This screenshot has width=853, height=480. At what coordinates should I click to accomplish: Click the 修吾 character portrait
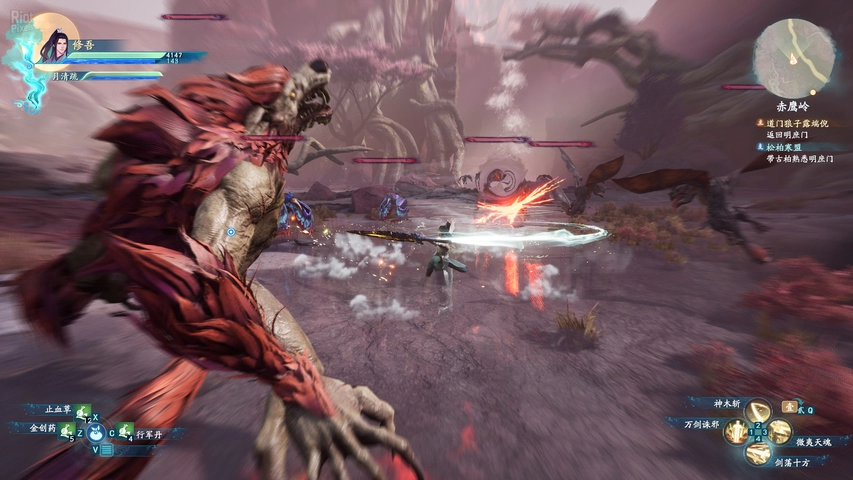tap(54, 41)
